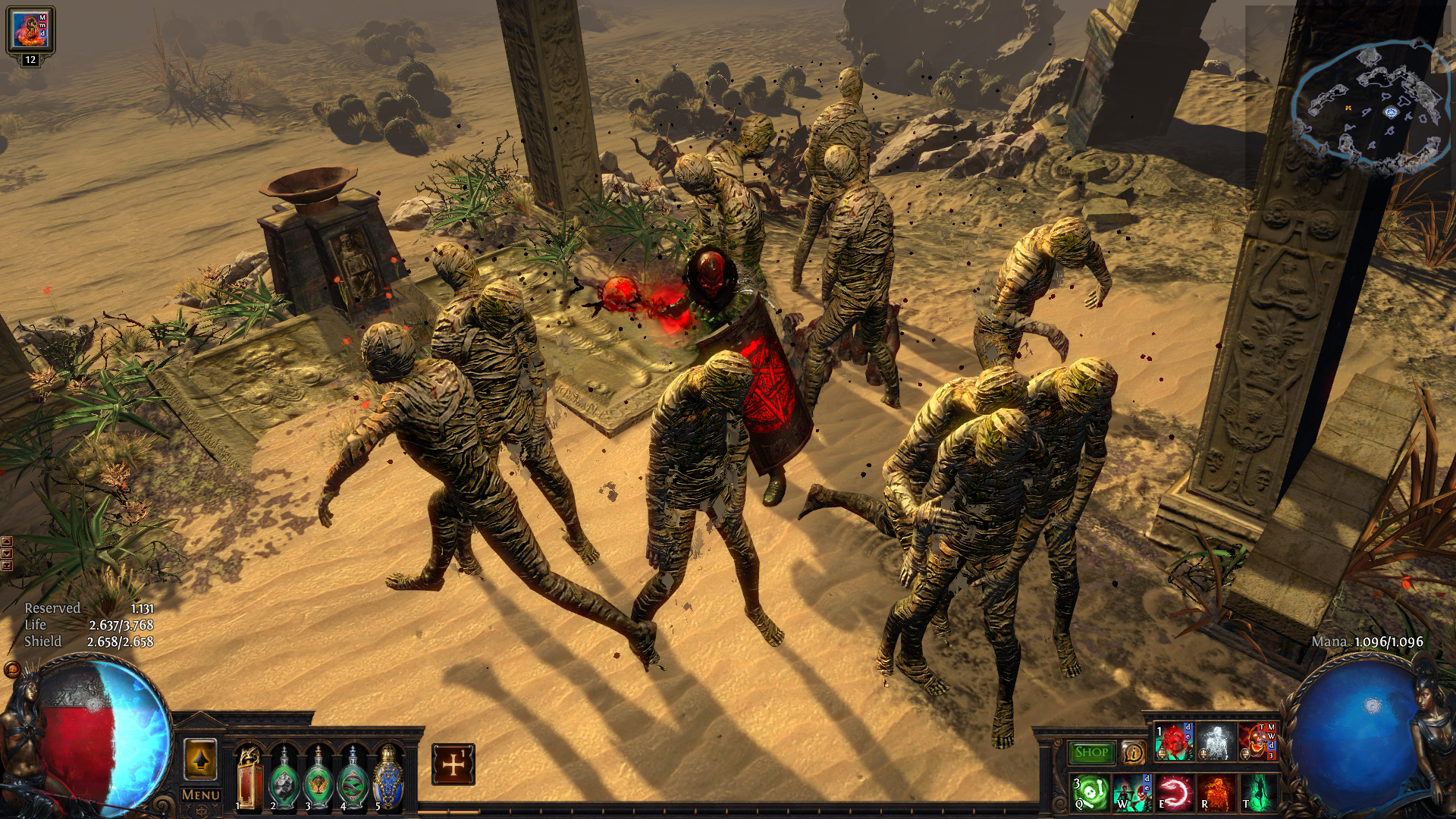Select the red golem skill icon
The height and width of the screenshot is (819, 1456).
click(x=1174, y=742)
